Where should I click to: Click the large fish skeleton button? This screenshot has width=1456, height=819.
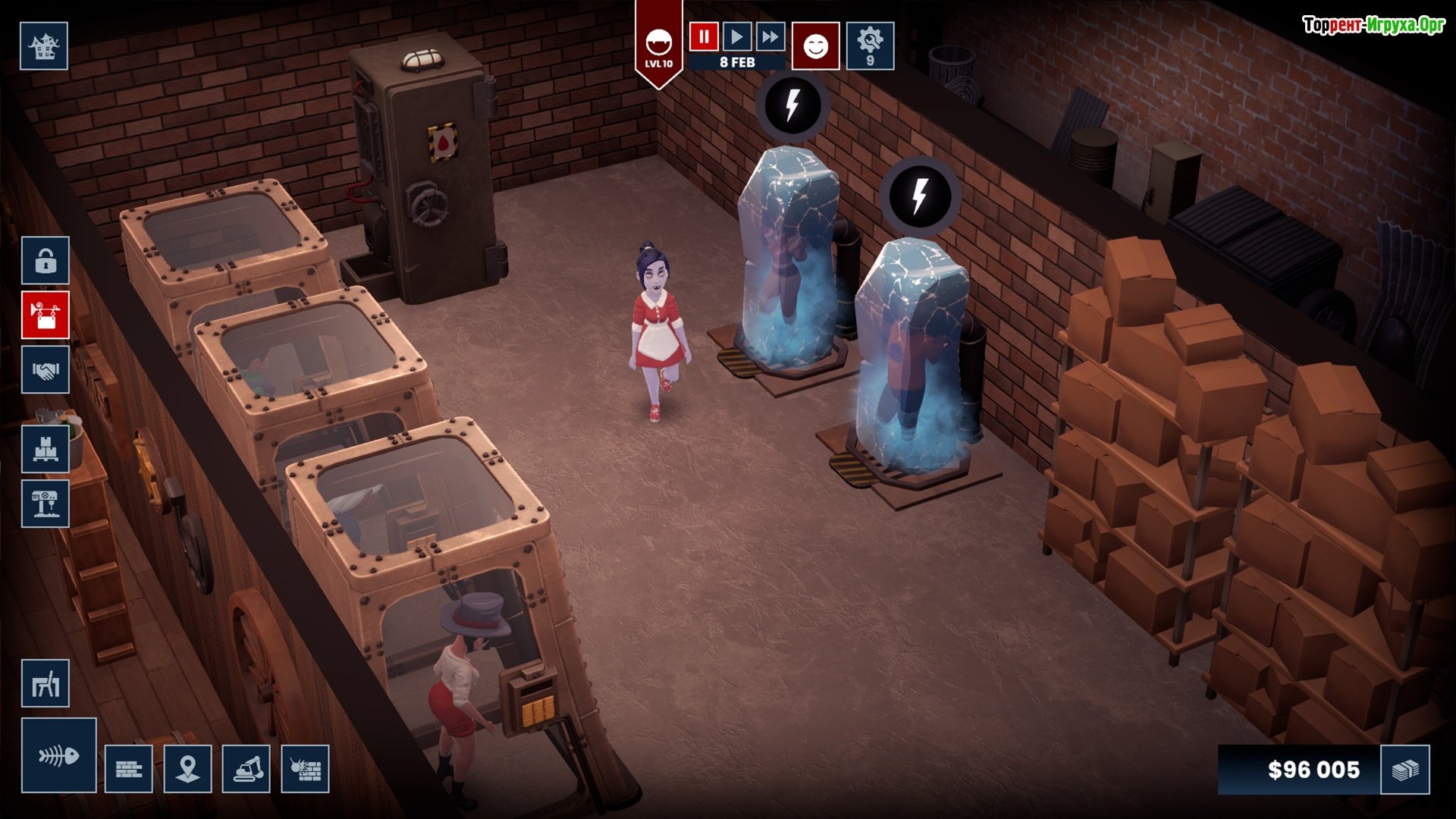[x=59, y=755]
